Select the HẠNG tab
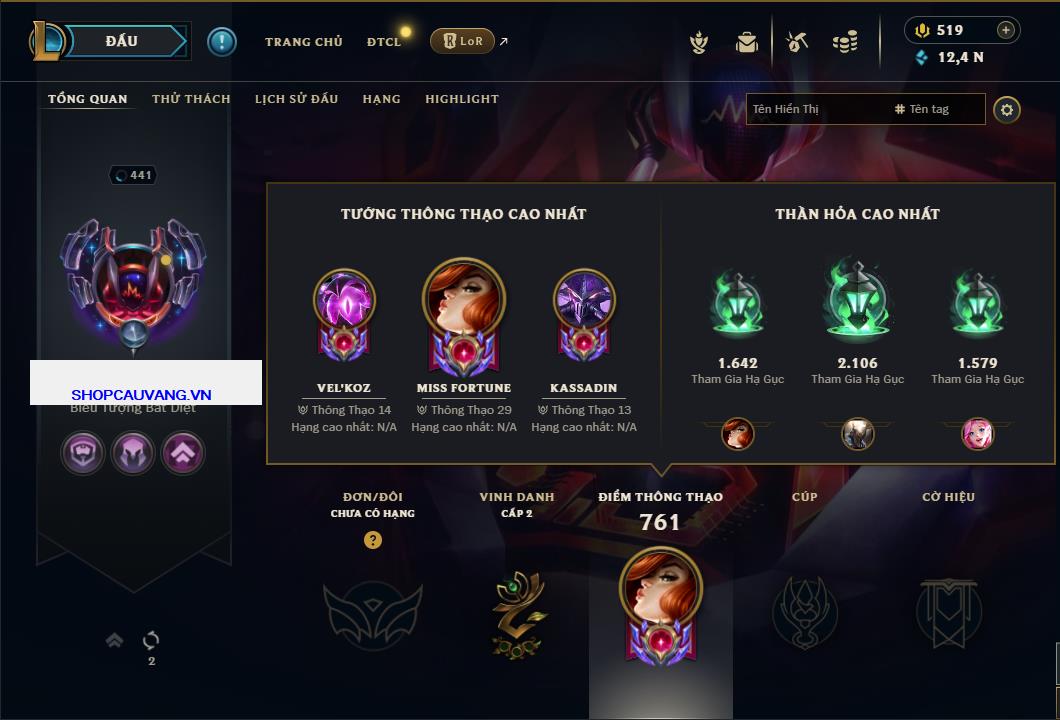This screenshot has height=720, width=1060. [381, 99]
